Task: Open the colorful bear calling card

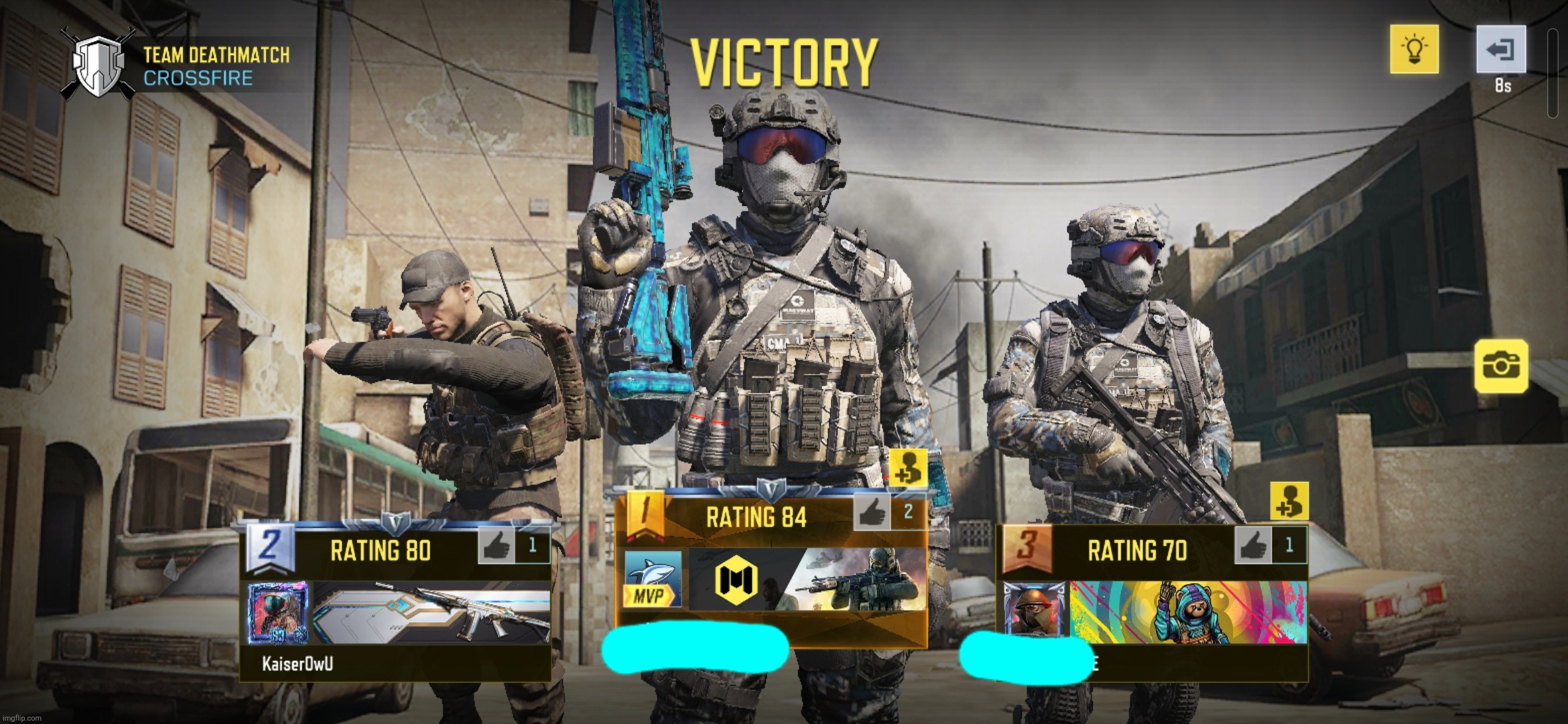Action: (x=1188, y=611)
